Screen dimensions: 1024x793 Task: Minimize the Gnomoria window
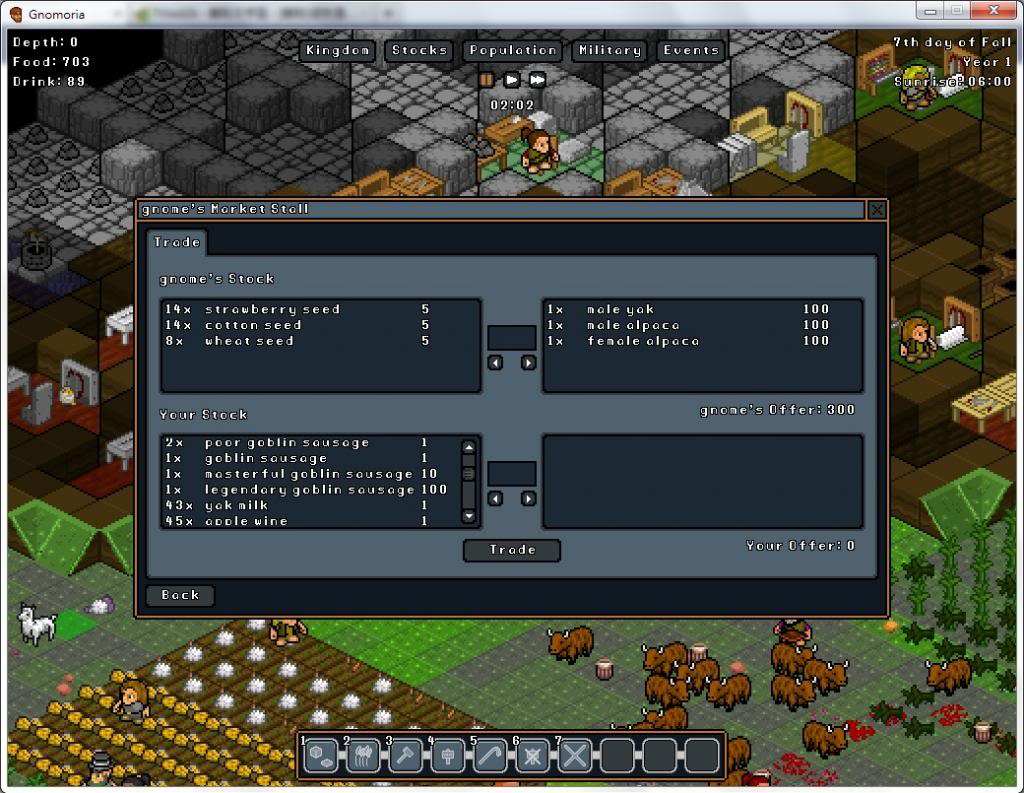point(930,10)
